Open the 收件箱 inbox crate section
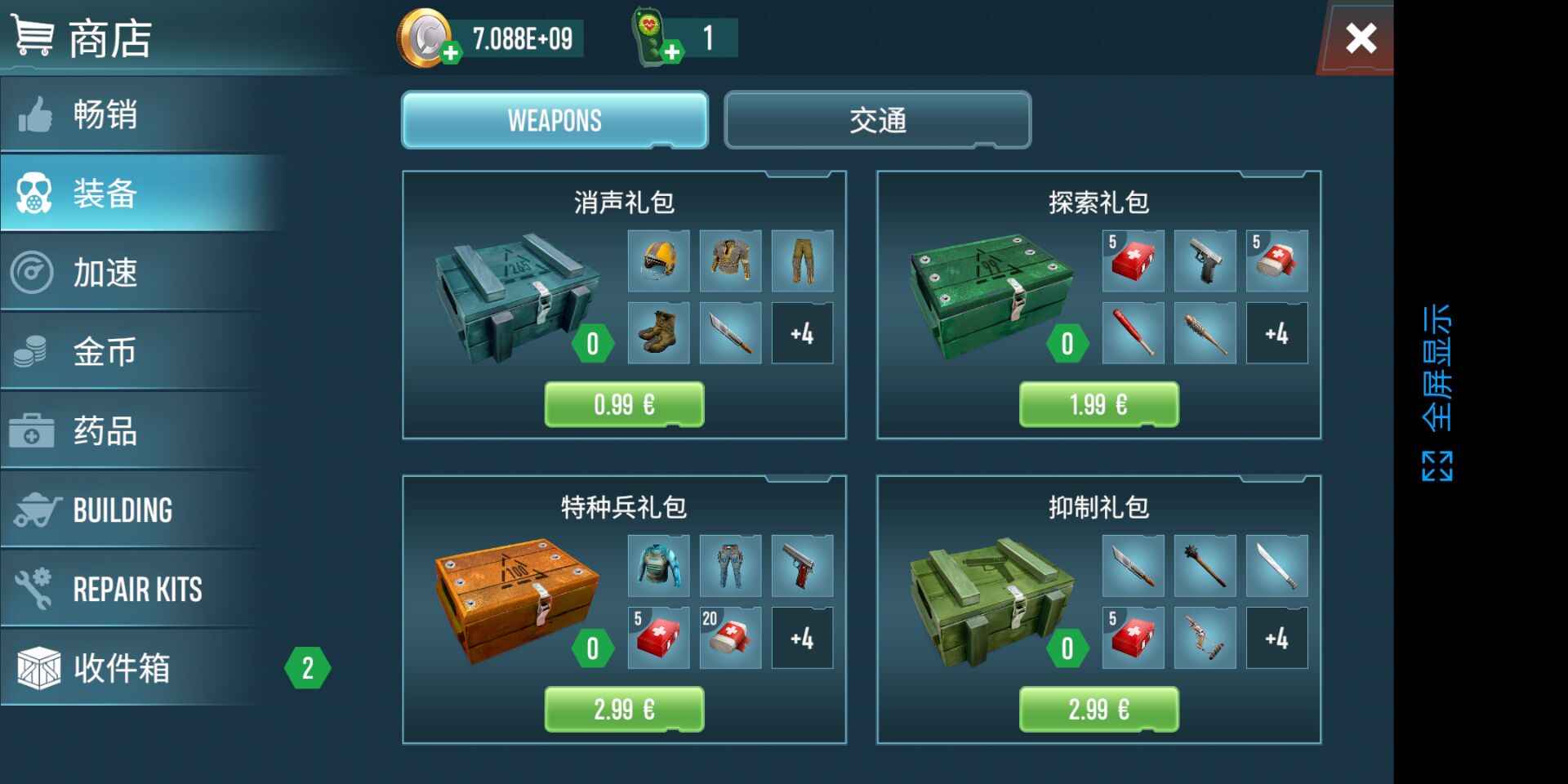The image size is (1568, 784). (122, 668)
